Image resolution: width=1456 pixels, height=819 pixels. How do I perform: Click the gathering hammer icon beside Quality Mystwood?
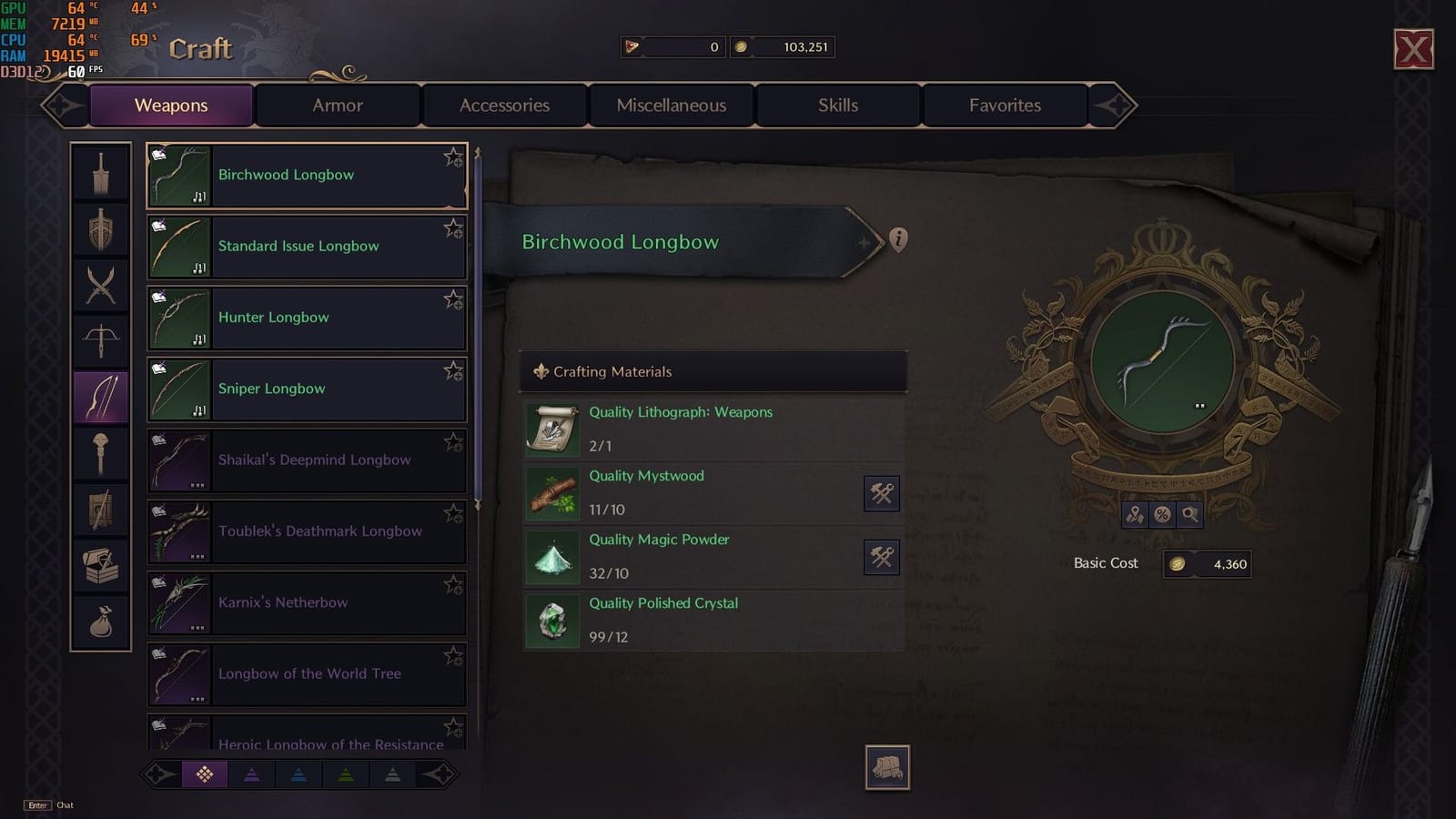880,493
